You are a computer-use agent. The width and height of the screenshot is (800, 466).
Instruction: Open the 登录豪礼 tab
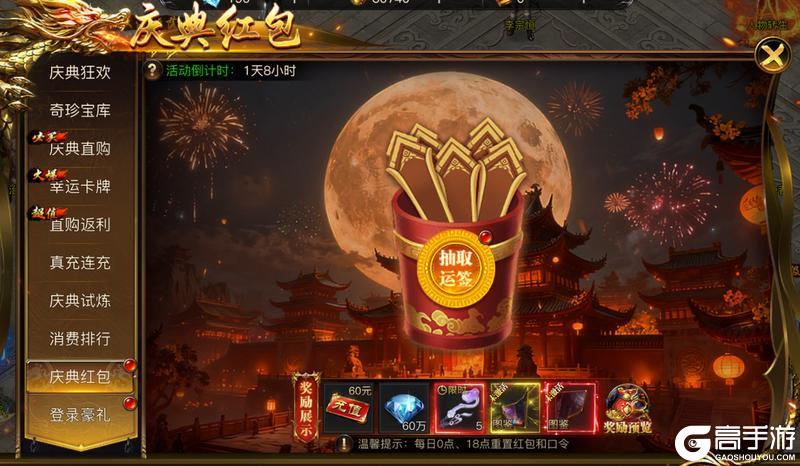(80, 414)
